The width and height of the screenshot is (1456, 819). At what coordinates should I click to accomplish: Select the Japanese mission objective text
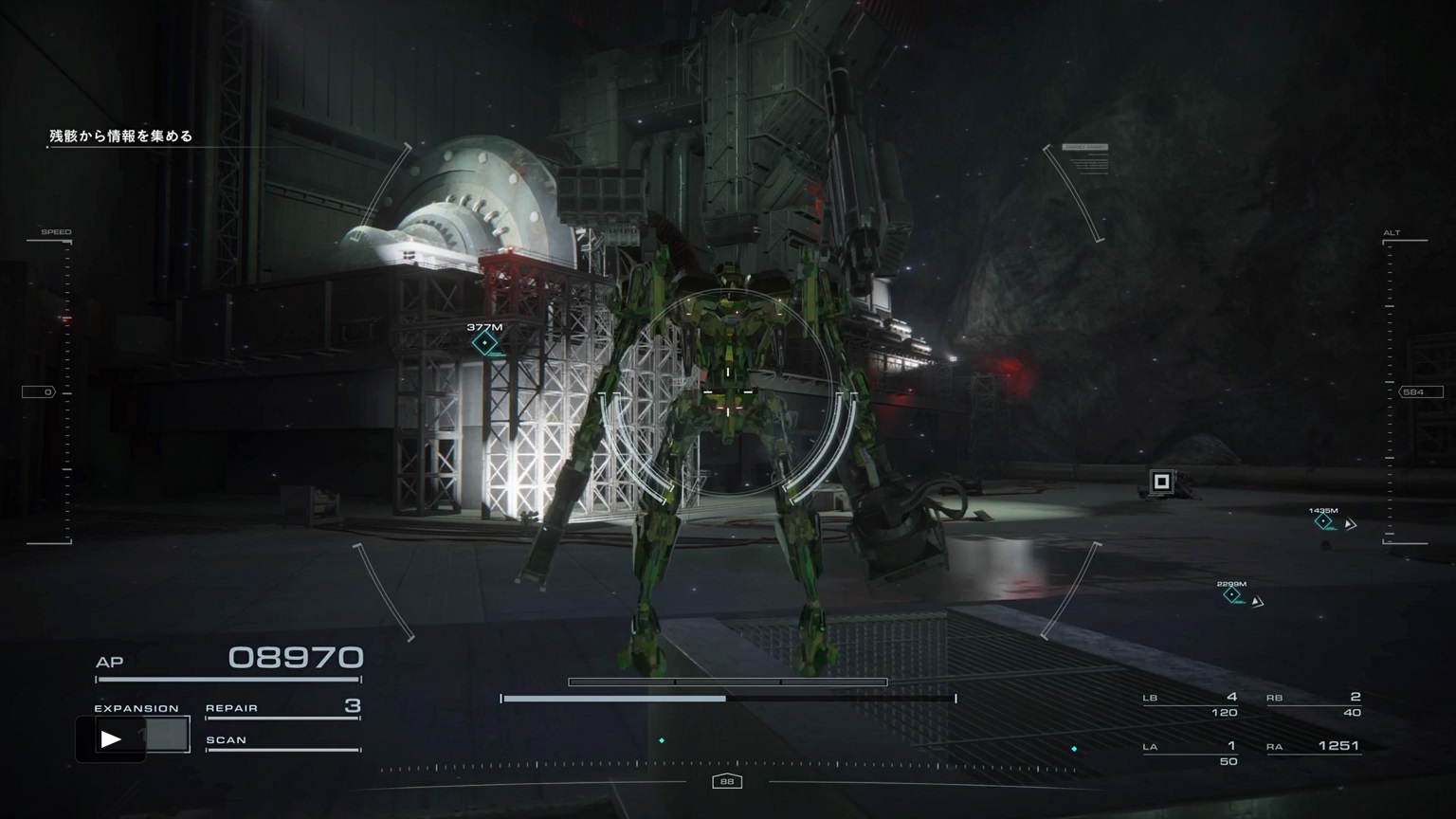tap(120, 136)
